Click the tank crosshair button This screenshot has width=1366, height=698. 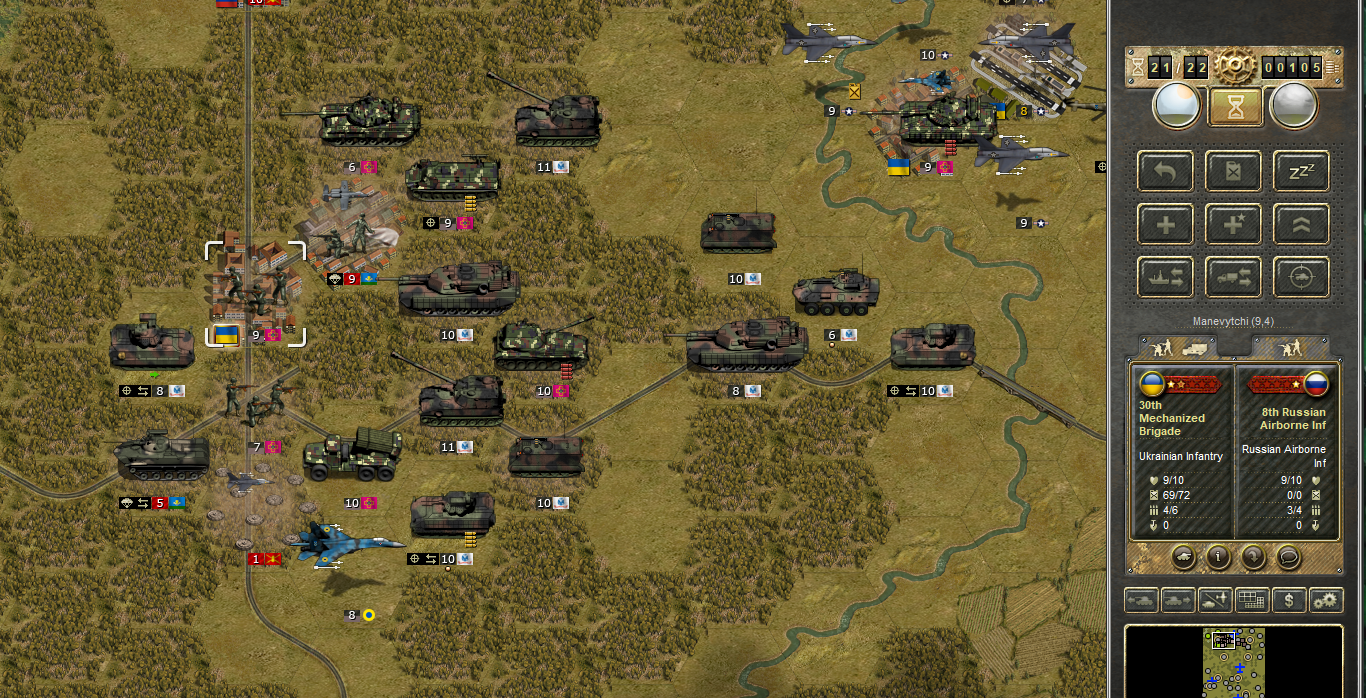point(1301,277)
